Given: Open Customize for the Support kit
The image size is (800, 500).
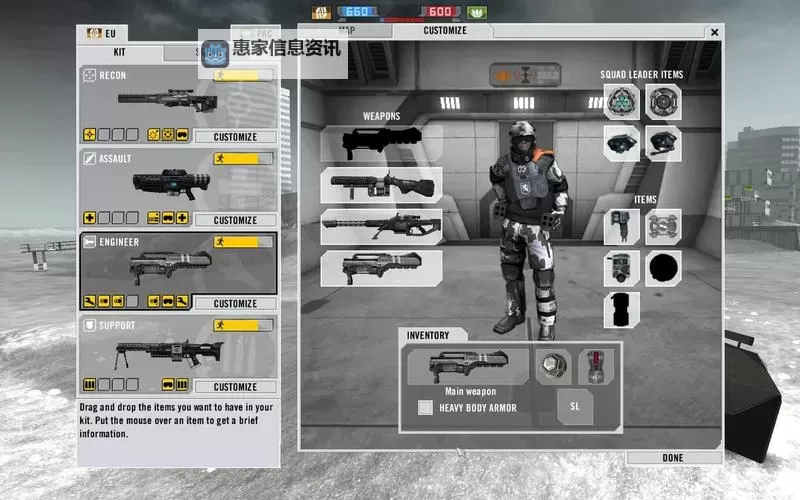Looking at the screenshot, I should point(235,387).
